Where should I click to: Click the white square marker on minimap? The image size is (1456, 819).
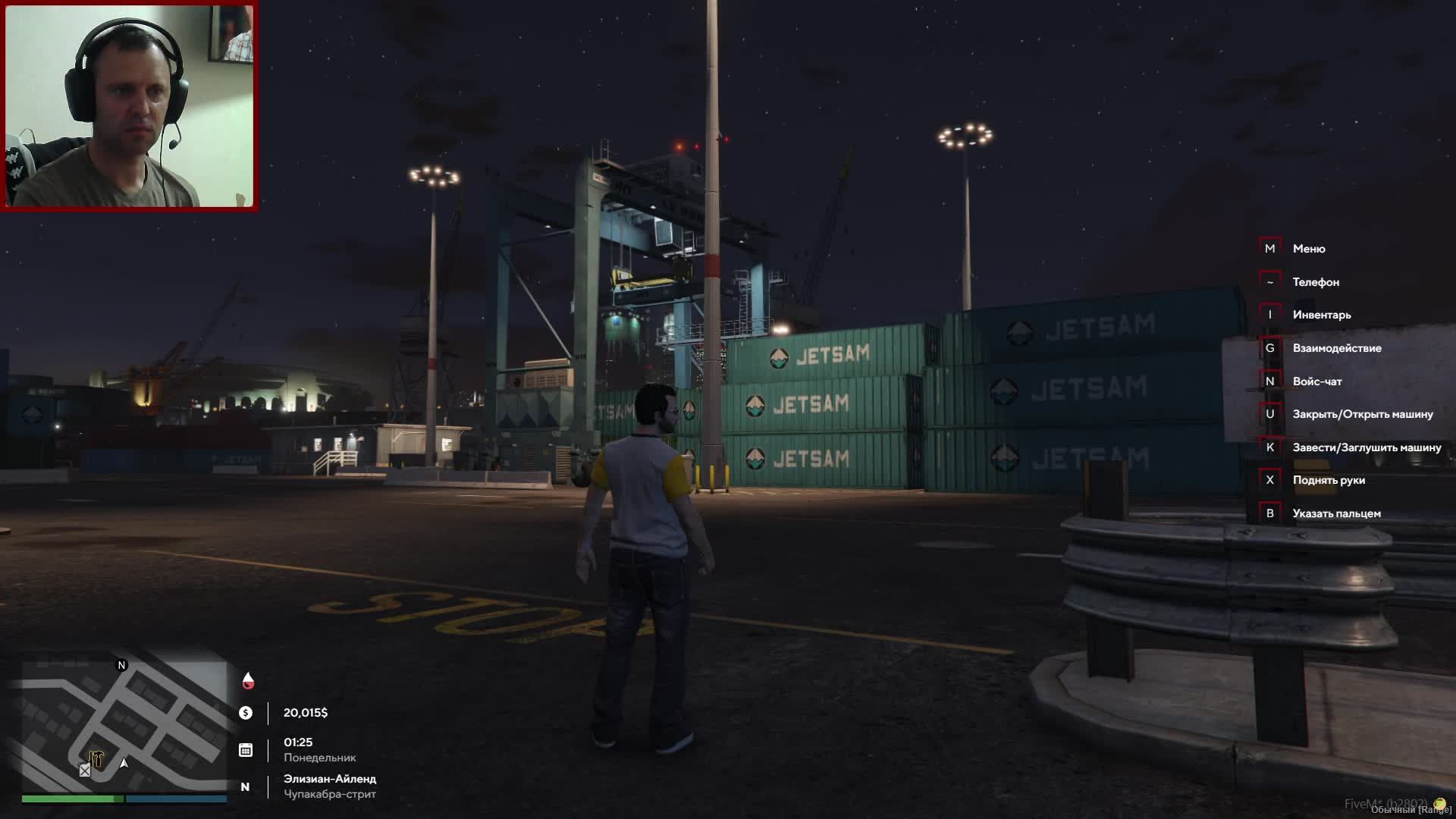[85, 770]
